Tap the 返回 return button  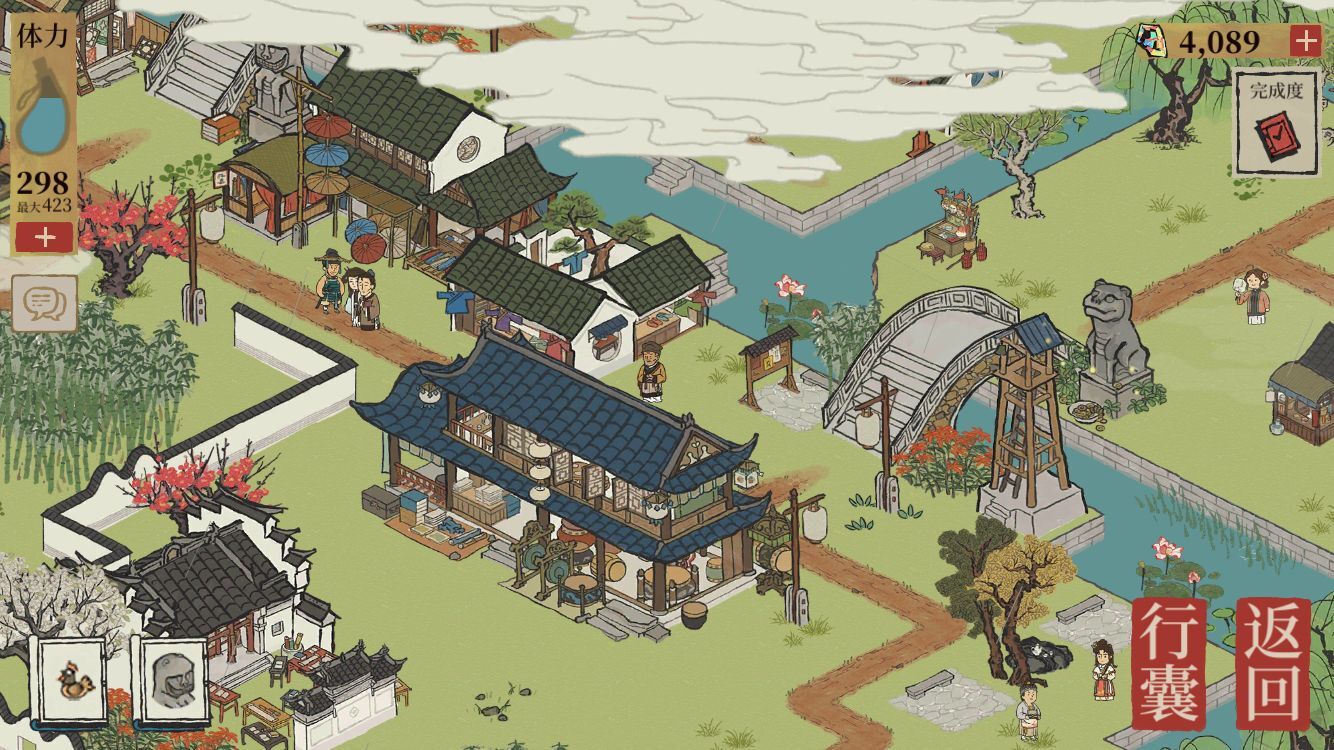pos(1273,663)
